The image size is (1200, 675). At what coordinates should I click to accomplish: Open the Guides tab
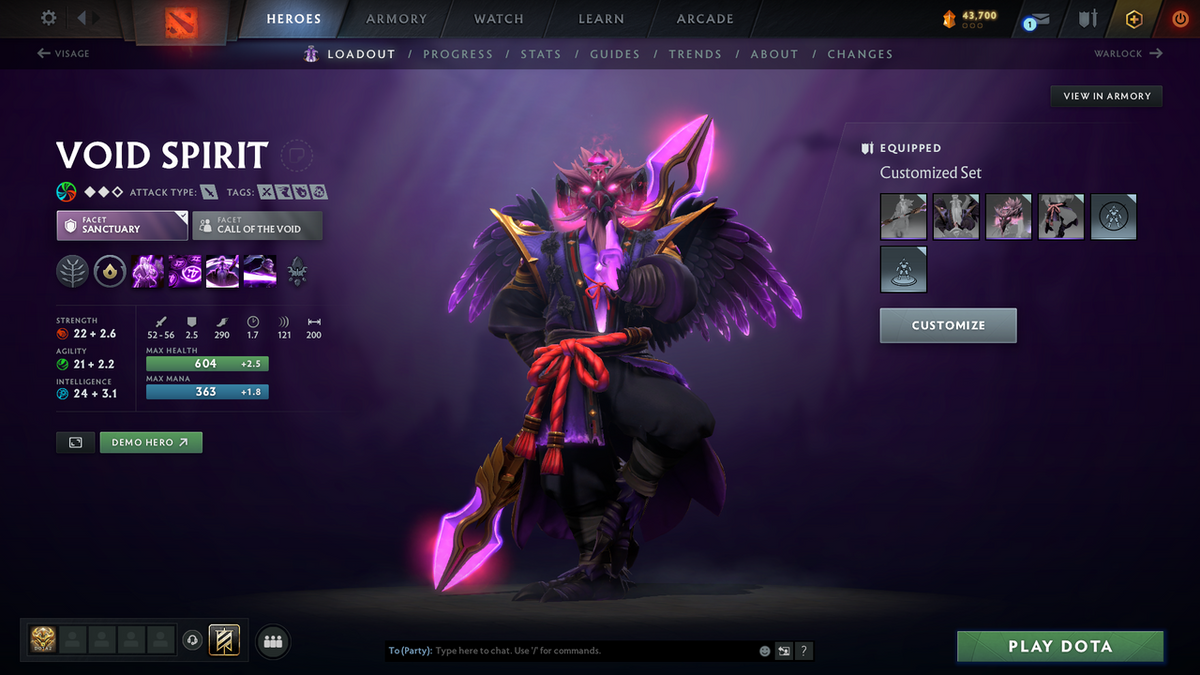coord(615,54)
